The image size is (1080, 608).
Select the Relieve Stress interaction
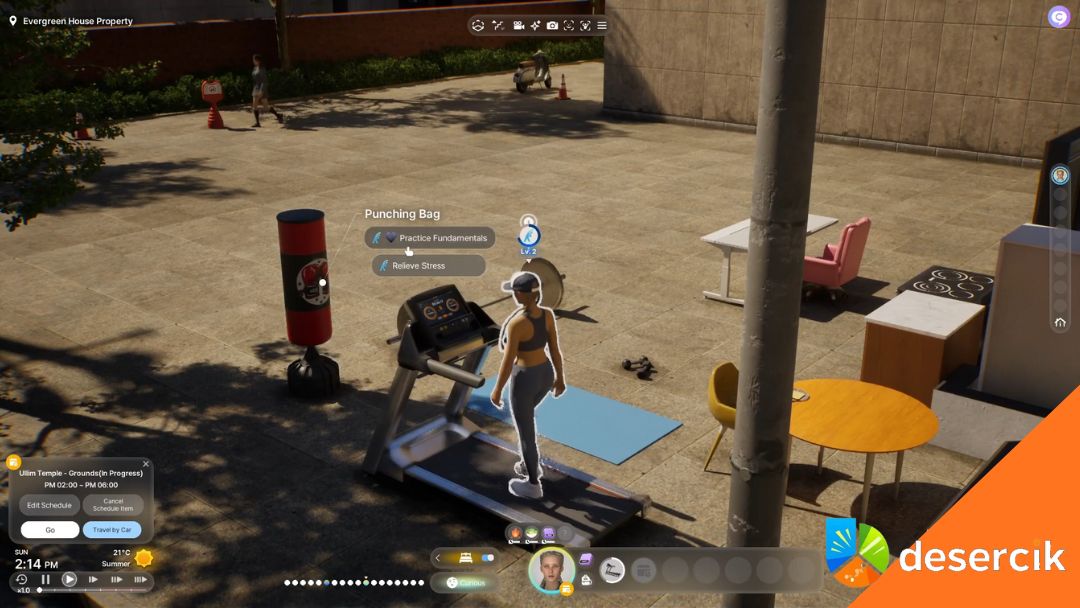(x=428, y=266)
